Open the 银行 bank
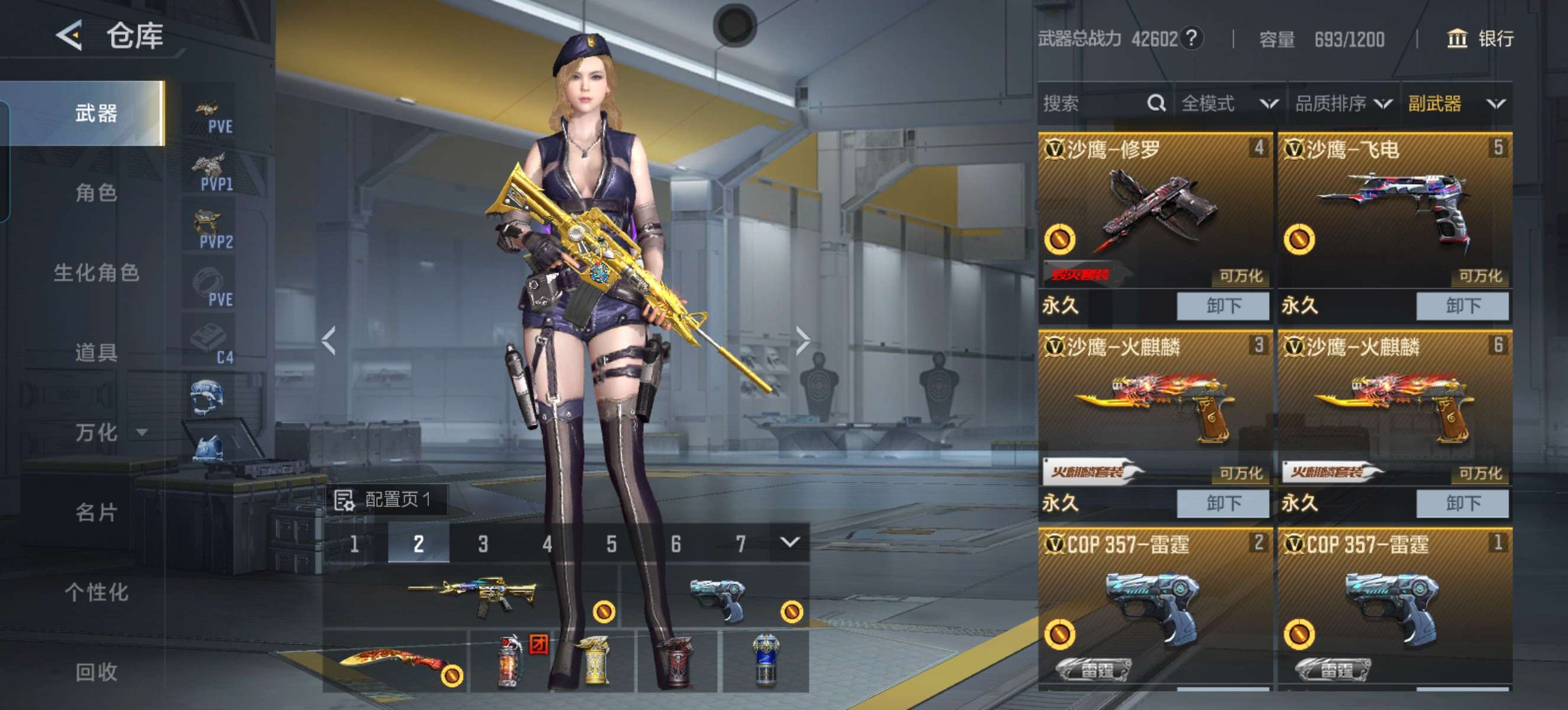The width and height of the screenshot is (1568, 710). click(x=1480, y=39)
